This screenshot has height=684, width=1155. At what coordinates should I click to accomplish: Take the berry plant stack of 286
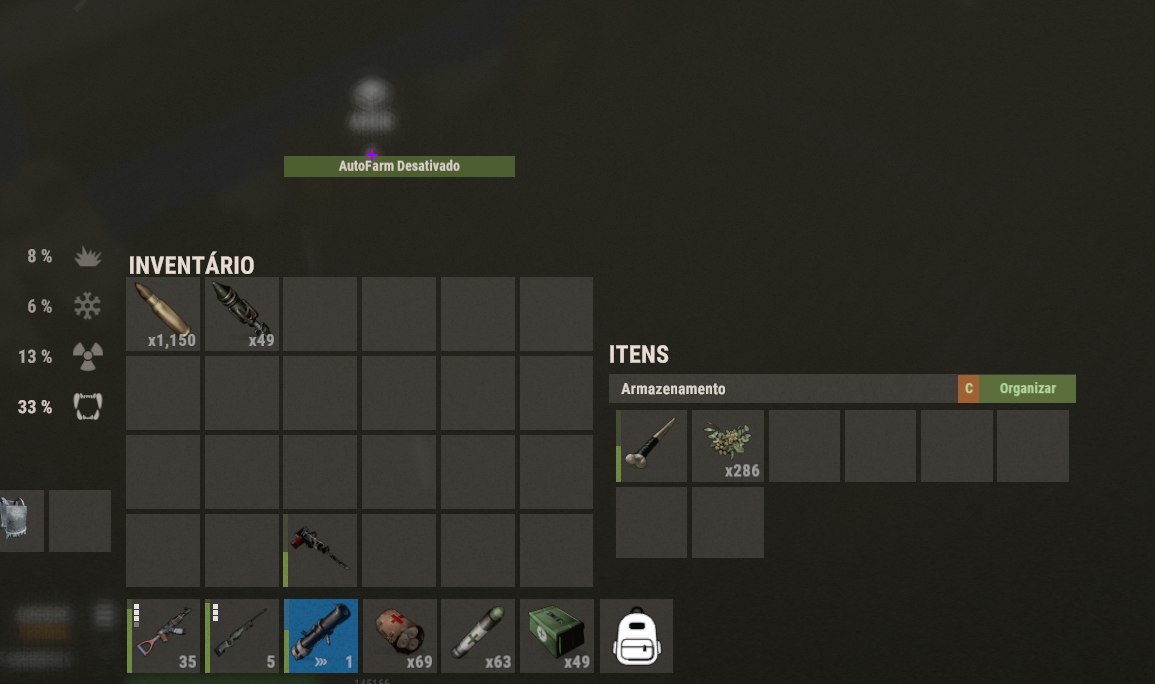[728, 446]
